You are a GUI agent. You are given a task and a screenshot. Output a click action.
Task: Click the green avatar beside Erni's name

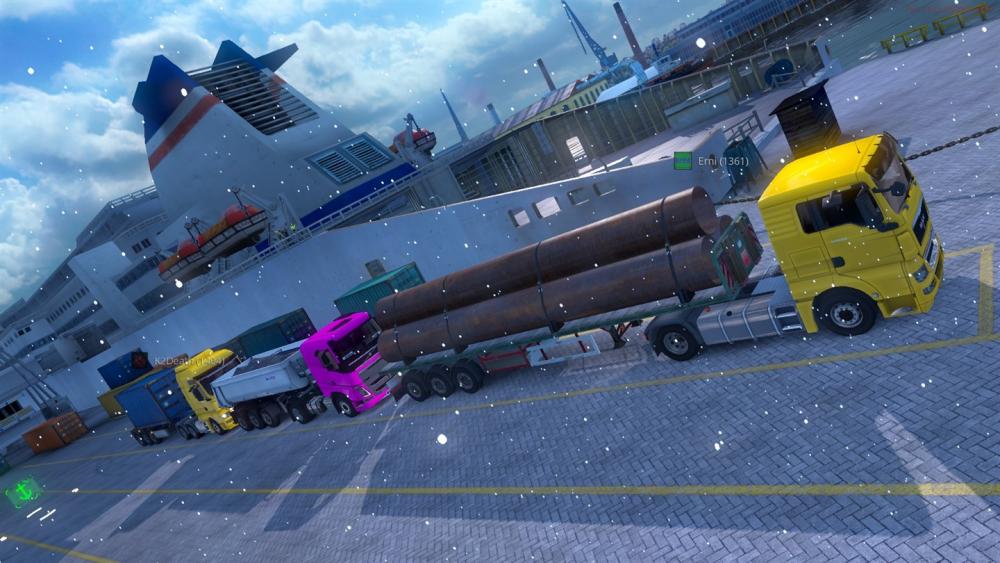click(x=683, y=160)
